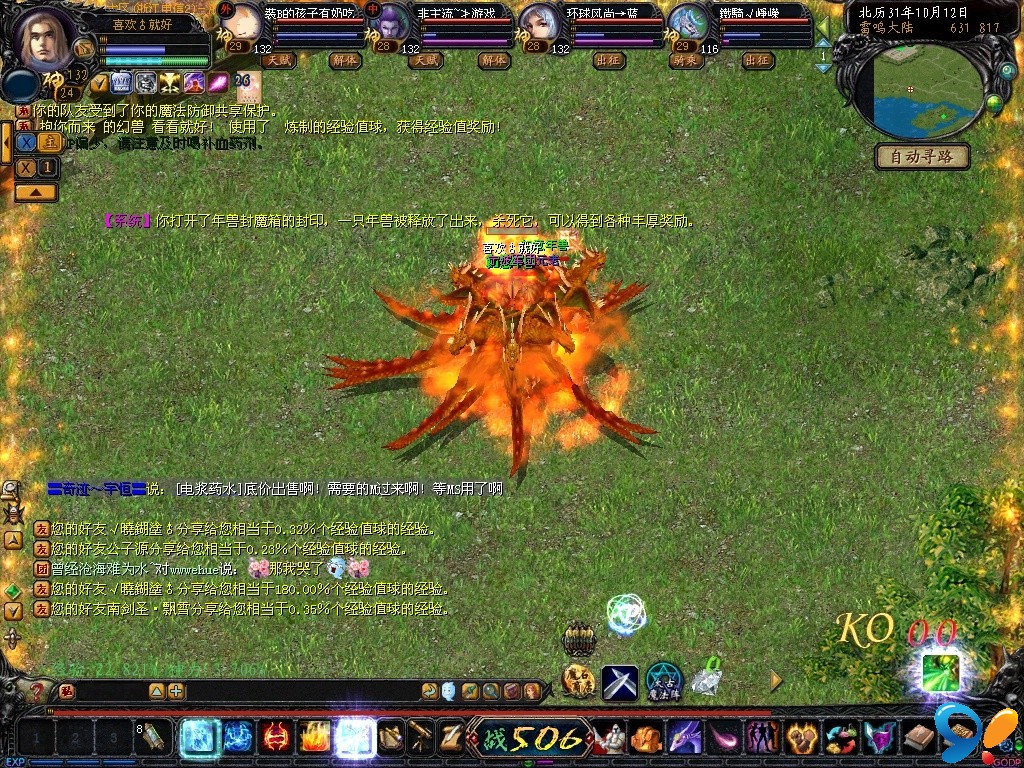
Task: Open the 太古魔法阵 pentagram icon
Action: pyautogui.click(x=663, y=682)
